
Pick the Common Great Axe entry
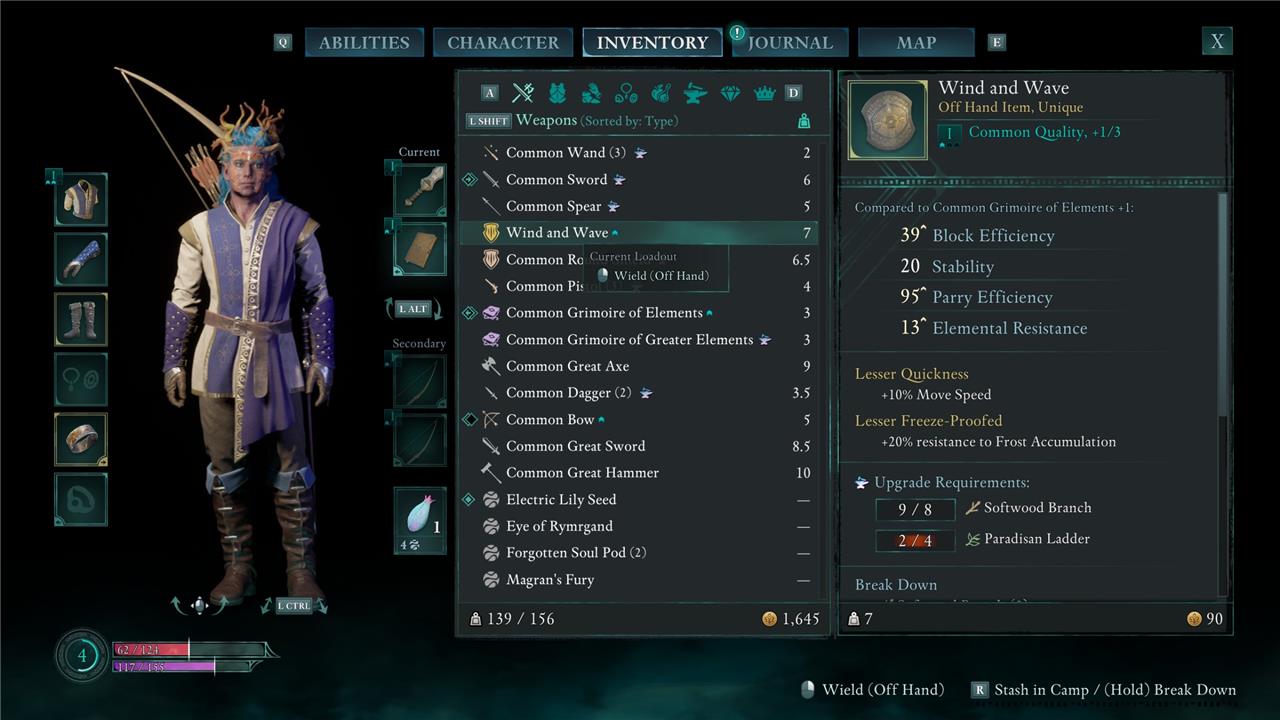(567, 366)
